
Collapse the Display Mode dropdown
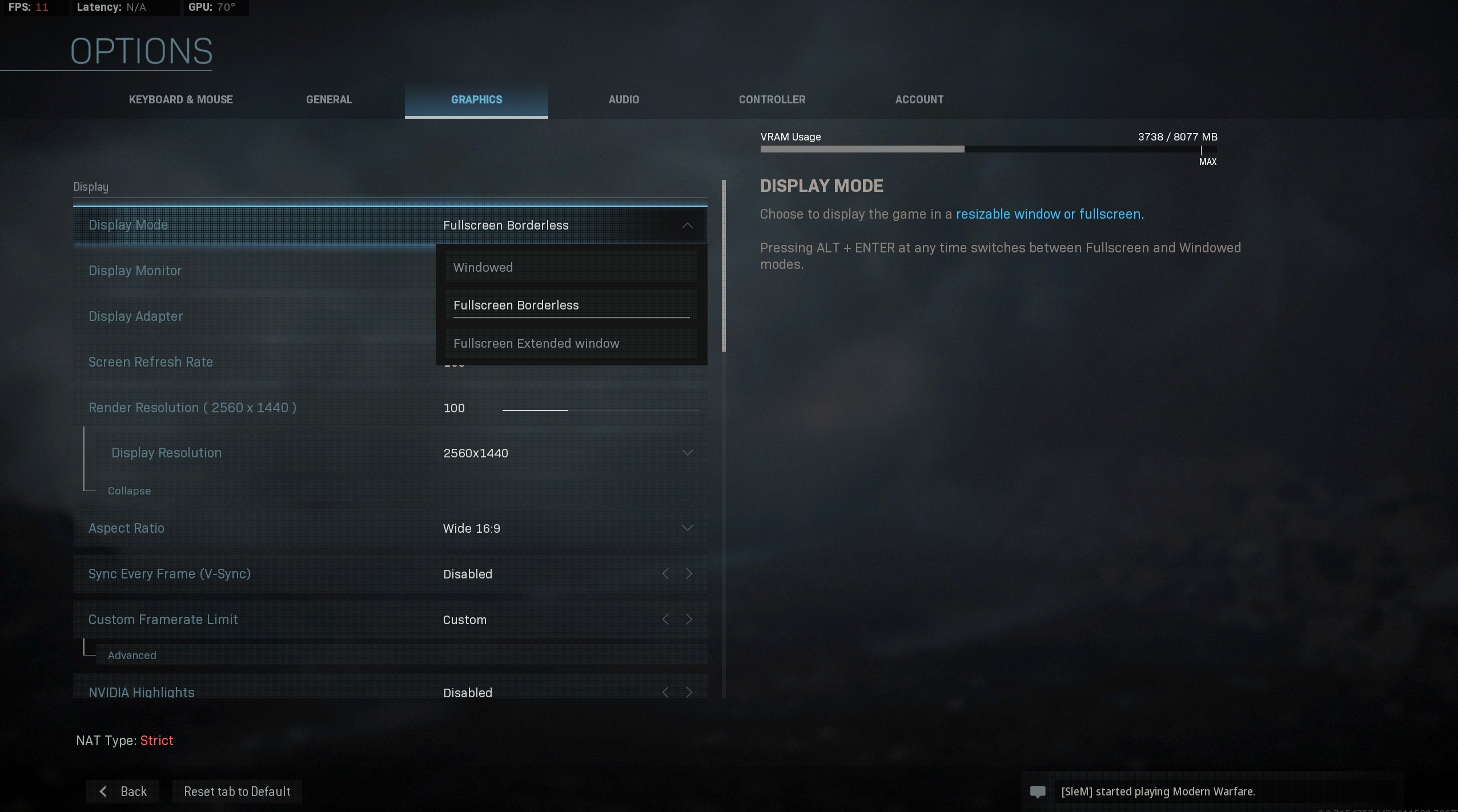687,225
